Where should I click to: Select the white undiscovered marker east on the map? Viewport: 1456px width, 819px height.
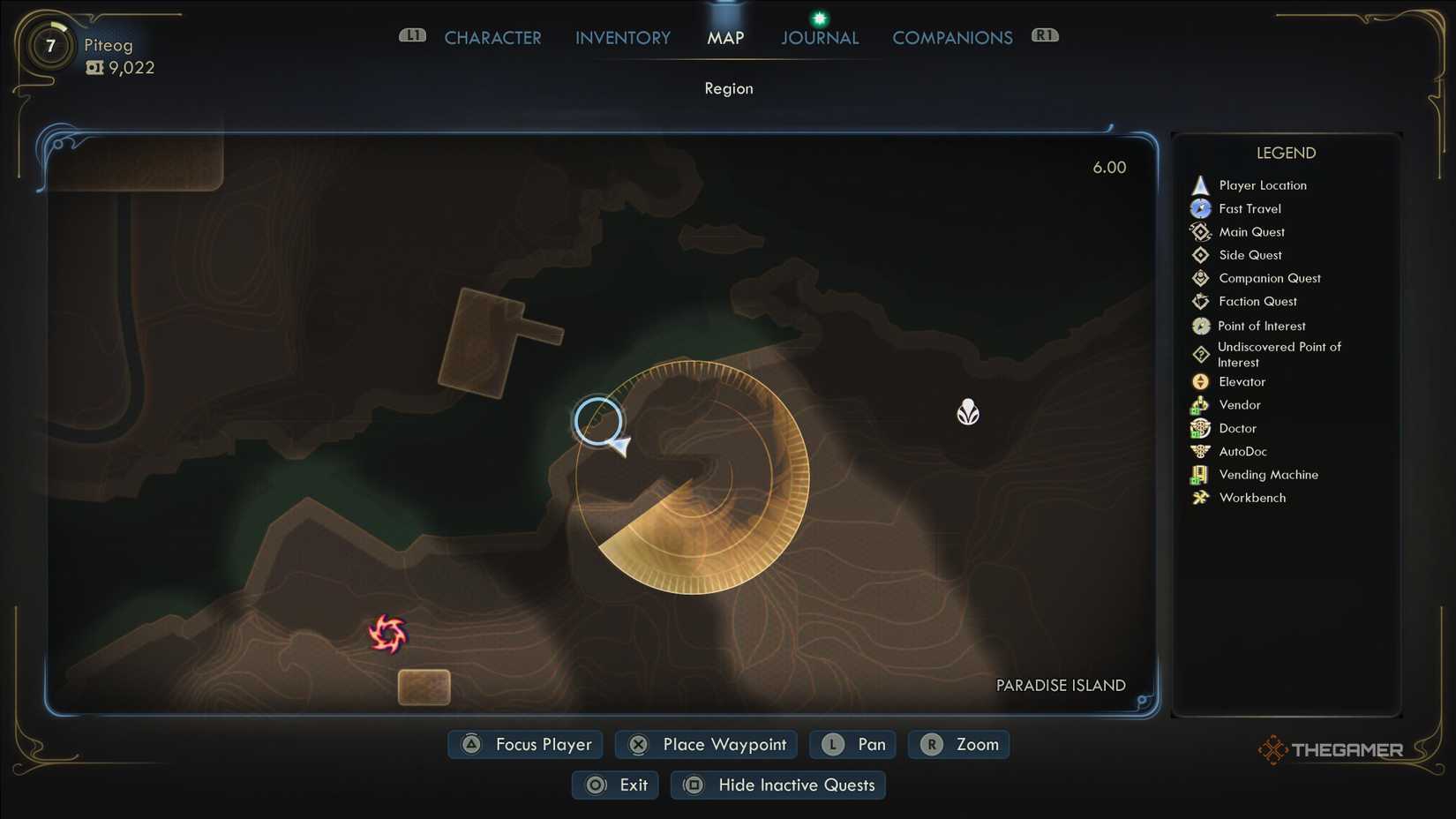968,411
